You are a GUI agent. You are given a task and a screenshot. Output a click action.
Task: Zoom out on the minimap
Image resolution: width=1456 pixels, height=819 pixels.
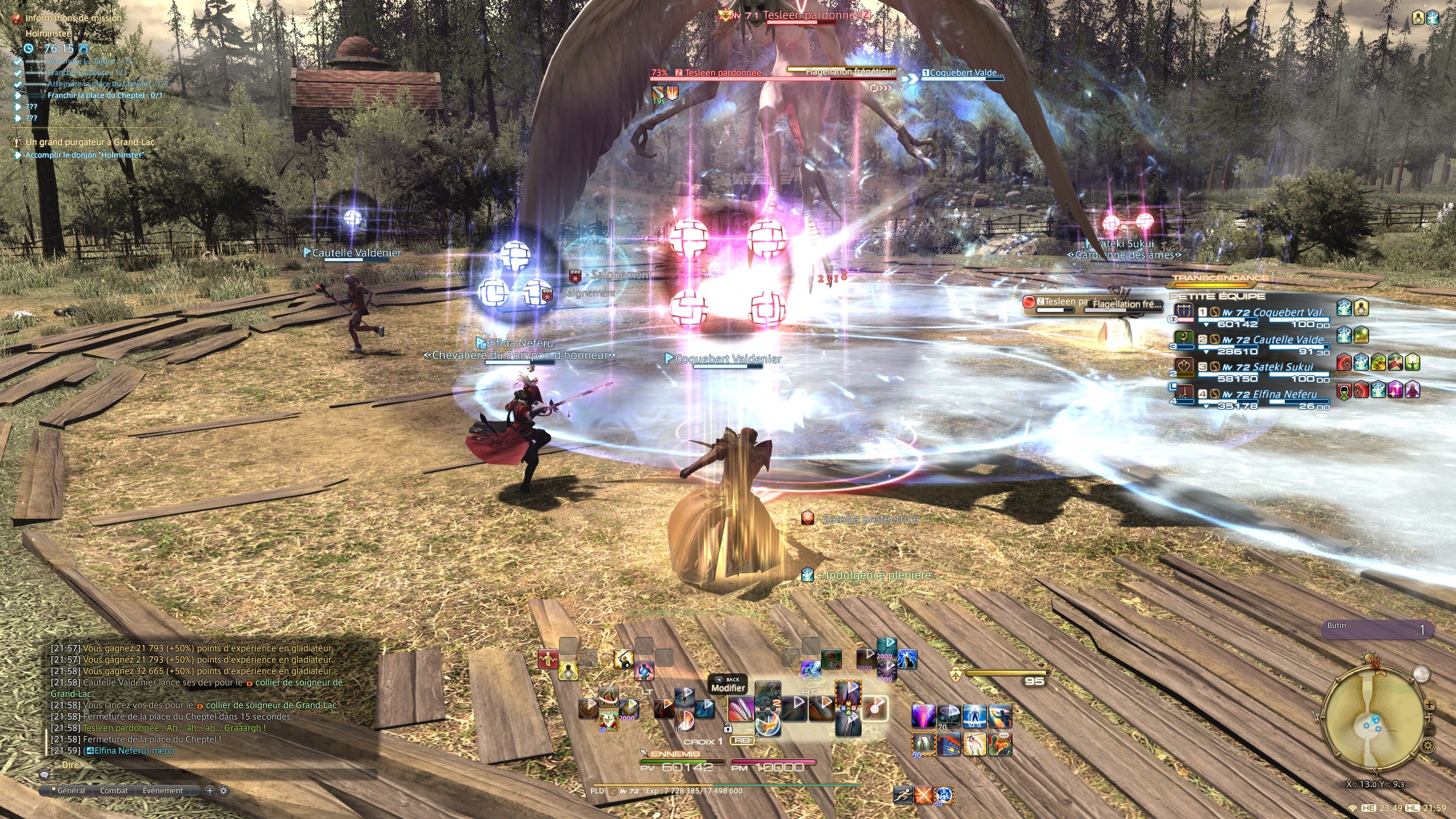pyautogui.click(x=1429, y=730)
